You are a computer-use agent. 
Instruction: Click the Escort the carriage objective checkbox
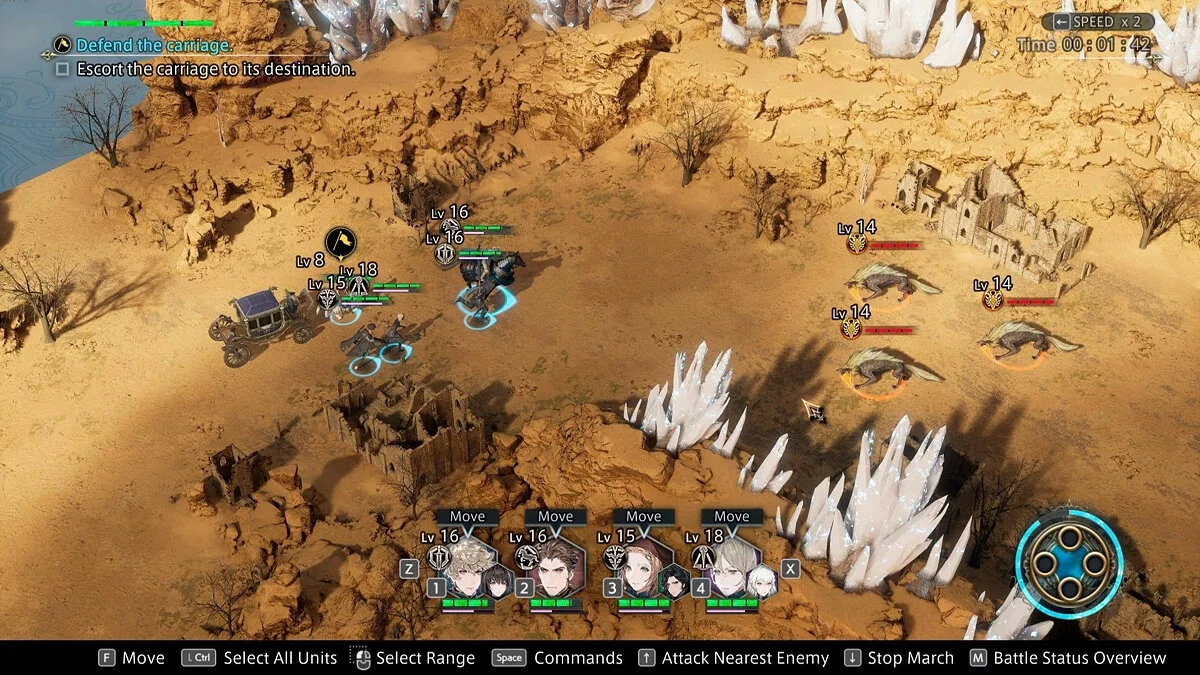[x=63, y=70]
